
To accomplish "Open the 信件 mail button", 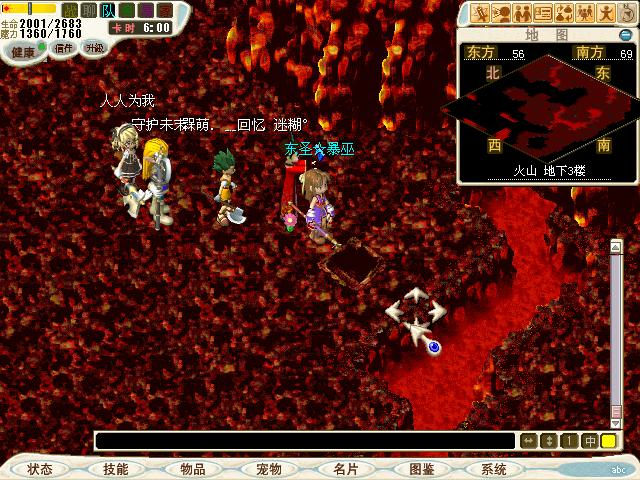I will click(64, 47).
